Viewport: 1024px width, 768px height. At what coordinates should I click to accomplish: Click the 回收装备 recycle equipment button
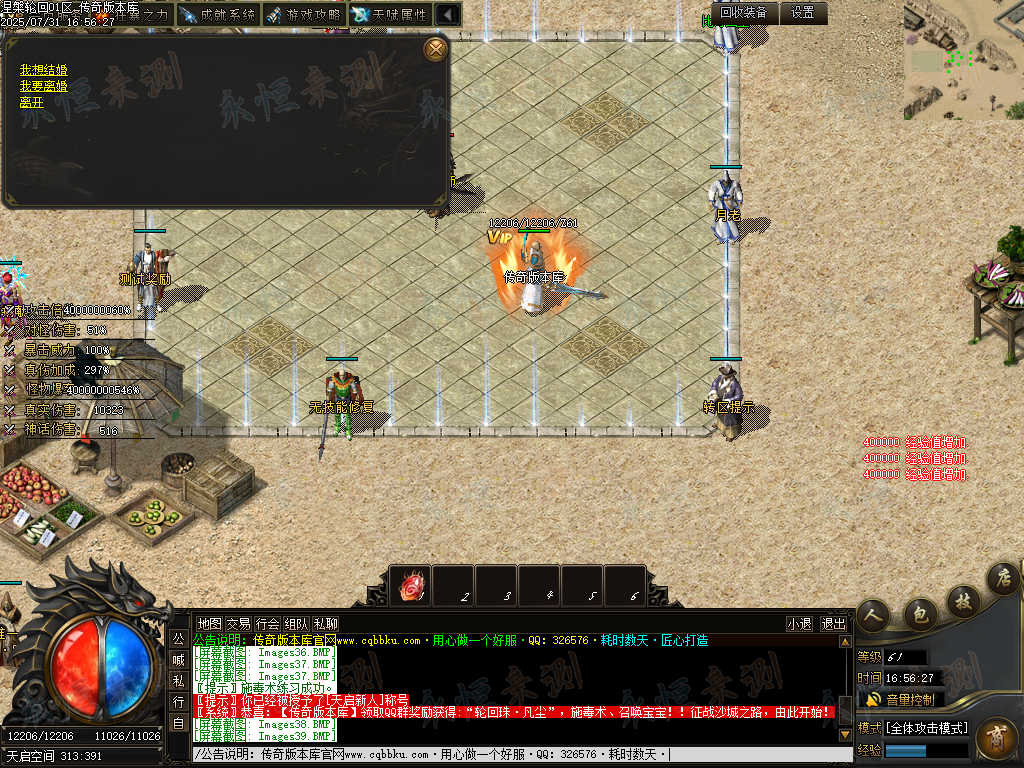click(x=744, y=13)
